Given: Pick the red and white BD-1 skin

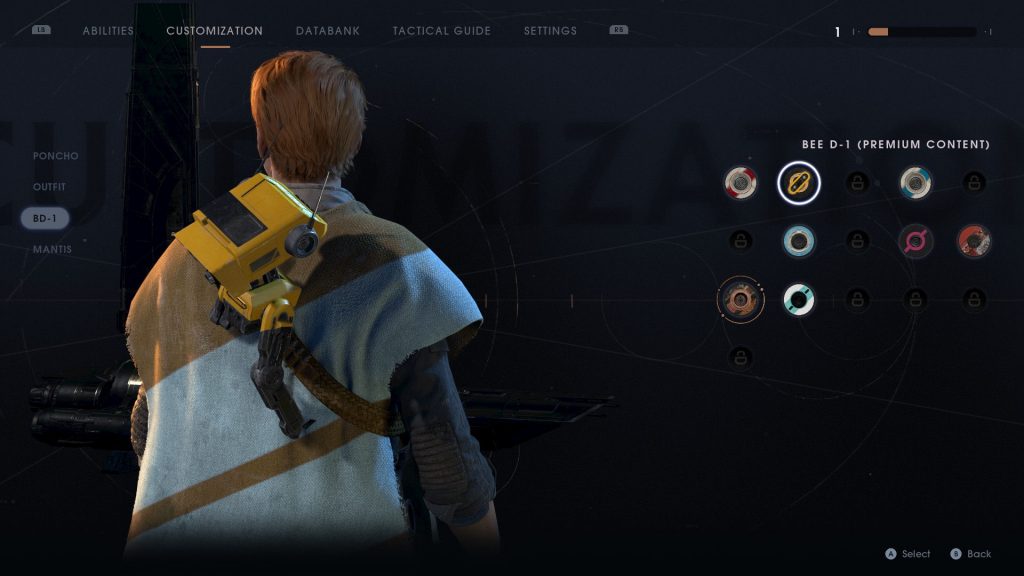Looking at the screenshot, I should [x=741, y=182].
